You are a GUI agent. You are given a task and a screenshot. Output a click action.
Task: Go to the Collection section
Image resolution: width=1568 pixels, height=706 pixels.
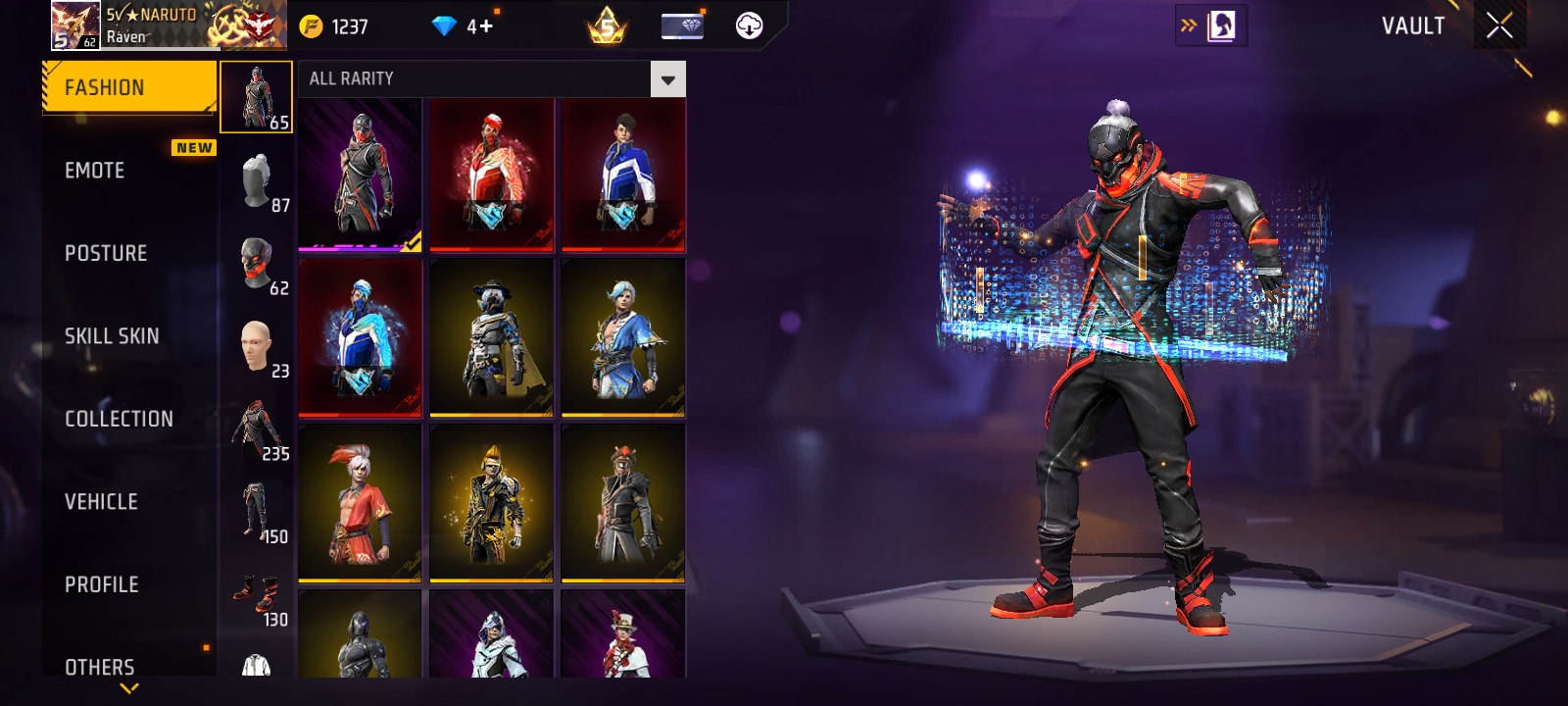pyautogui.click(x=119, y=419)
